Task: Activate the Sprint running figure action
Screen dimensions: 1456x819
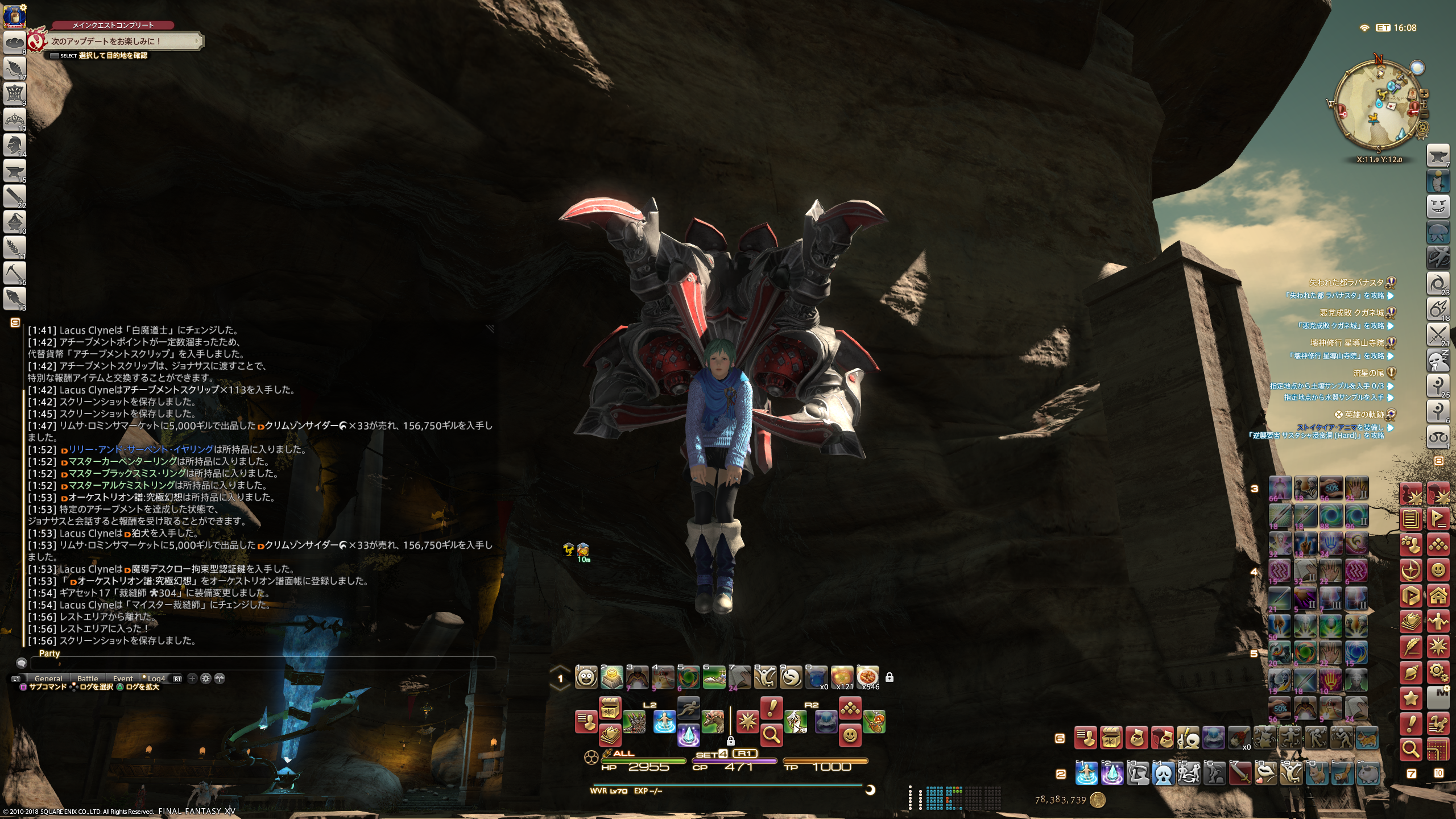Action: click(x=689, y=708)
